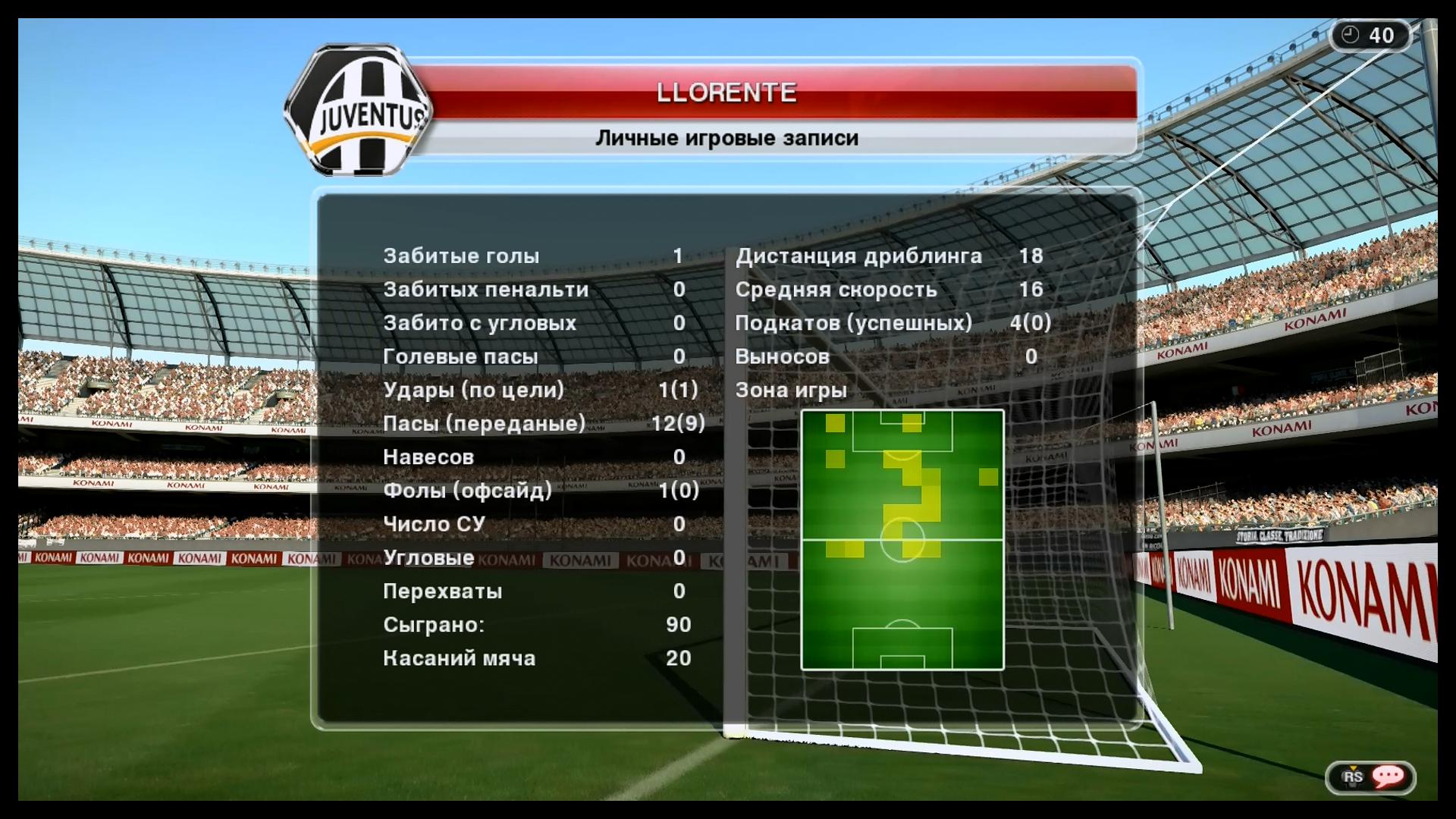Viewport: 1456px width, 819px height.
Task: Open the chat speech bubble icon
Action: 1387,776
